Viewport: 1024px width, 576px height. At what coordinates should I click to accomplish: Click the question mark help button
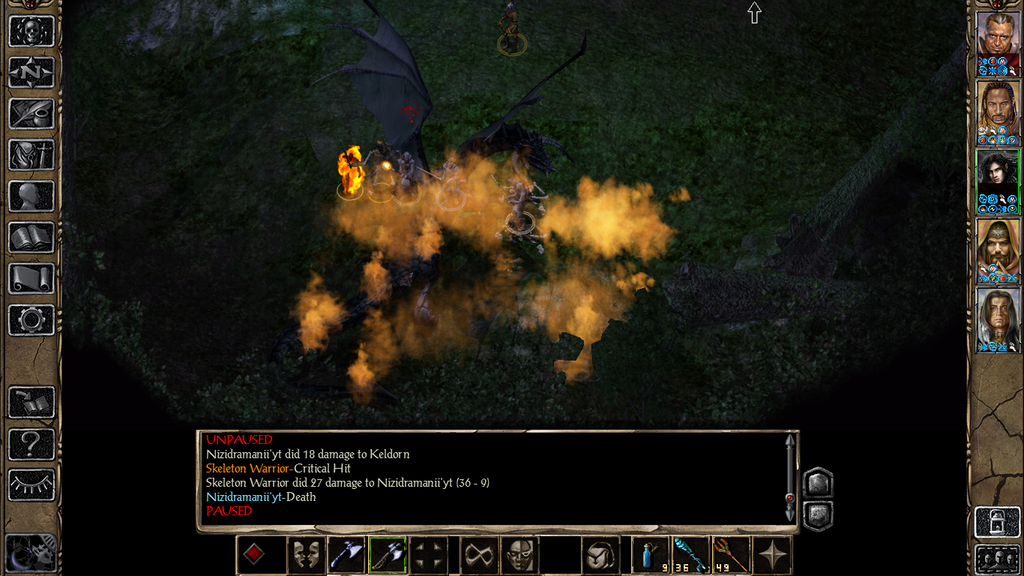tap(31, 443)
